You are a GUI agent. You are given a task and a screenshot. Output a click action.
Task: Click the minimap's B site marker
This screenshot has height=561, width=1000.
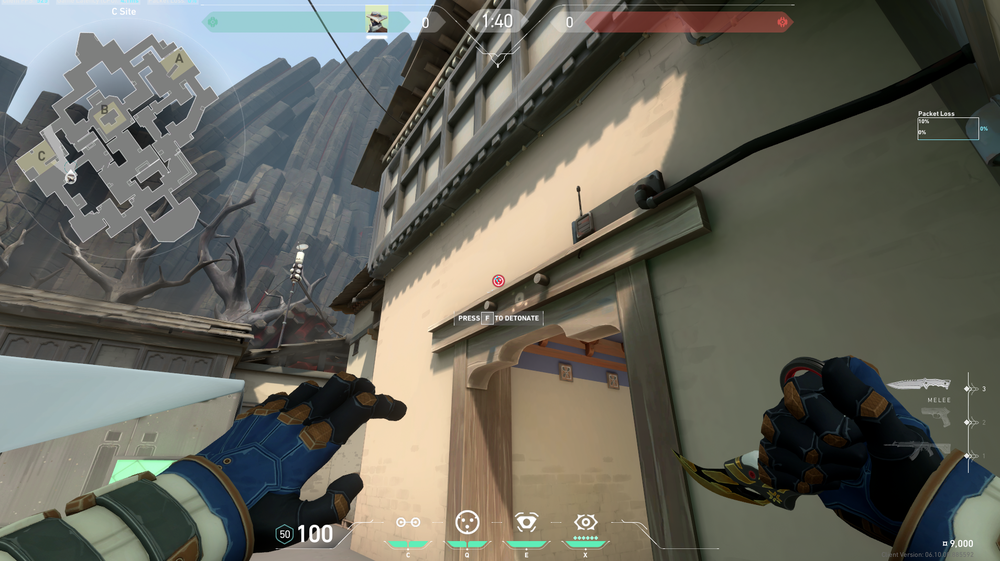pyautogui.click(x=104, y=110)
